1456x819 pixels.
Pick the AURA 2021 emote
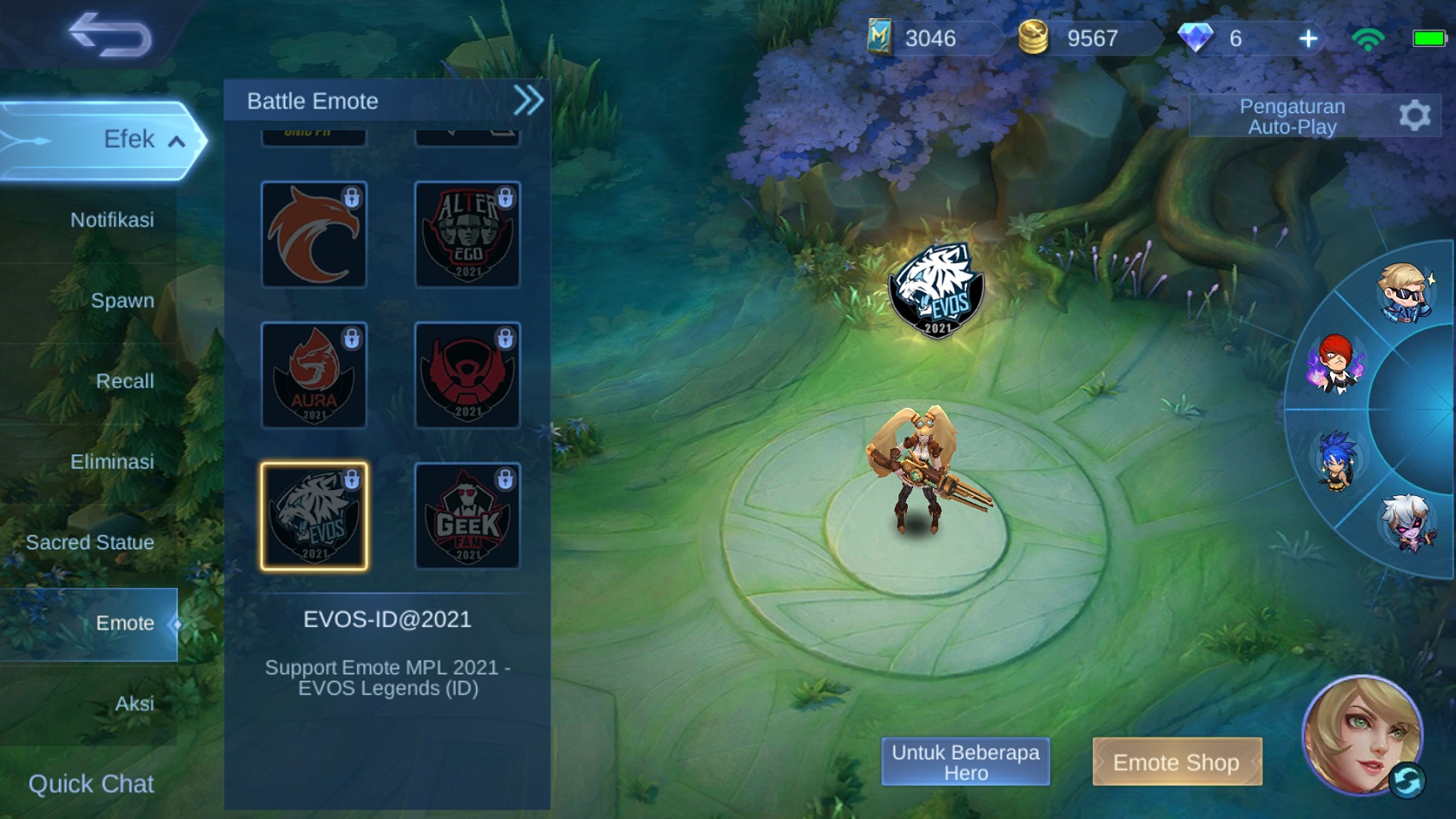point(313,375)
